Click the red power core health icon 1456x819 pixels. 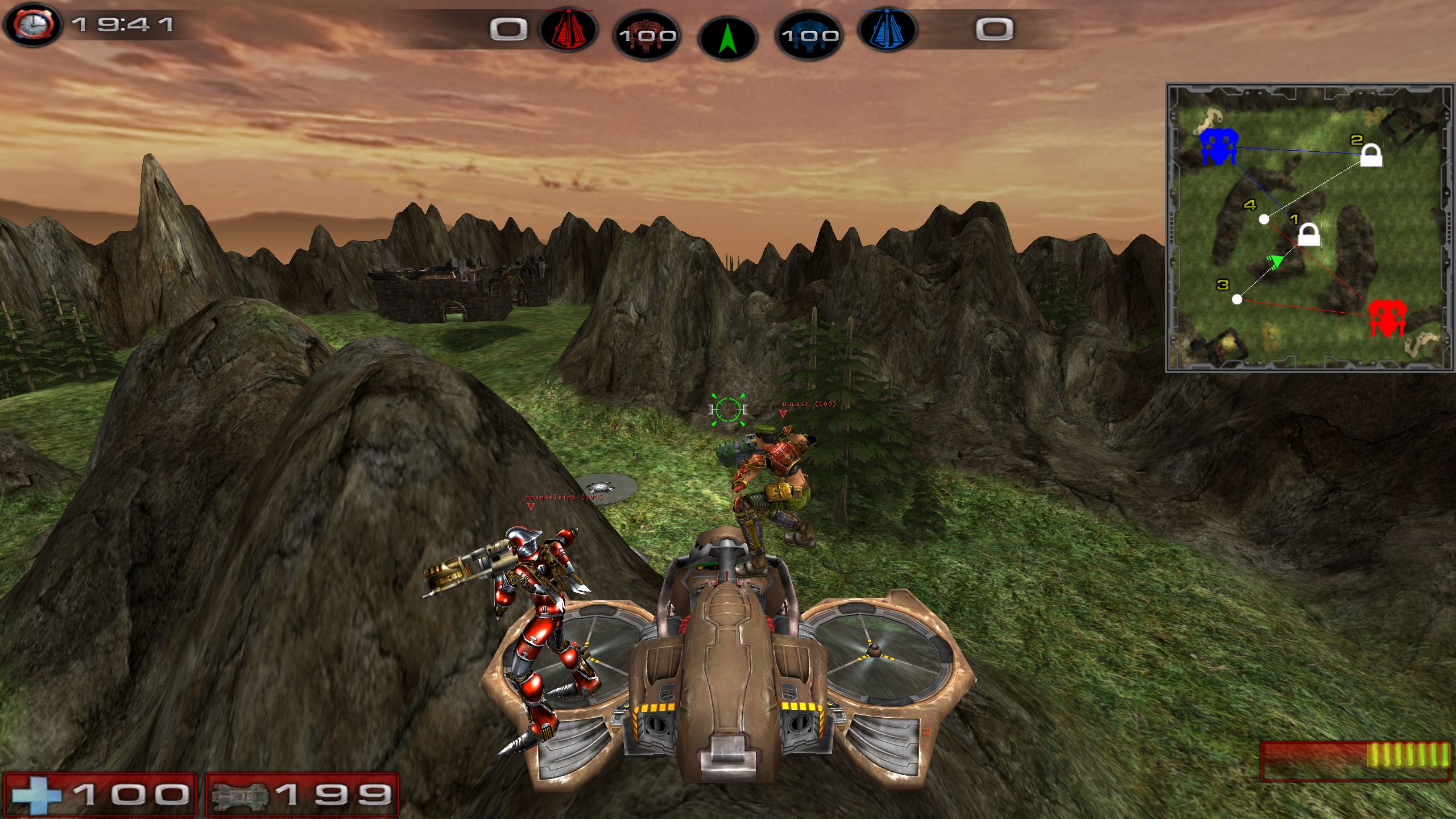(x=647, y=36)
